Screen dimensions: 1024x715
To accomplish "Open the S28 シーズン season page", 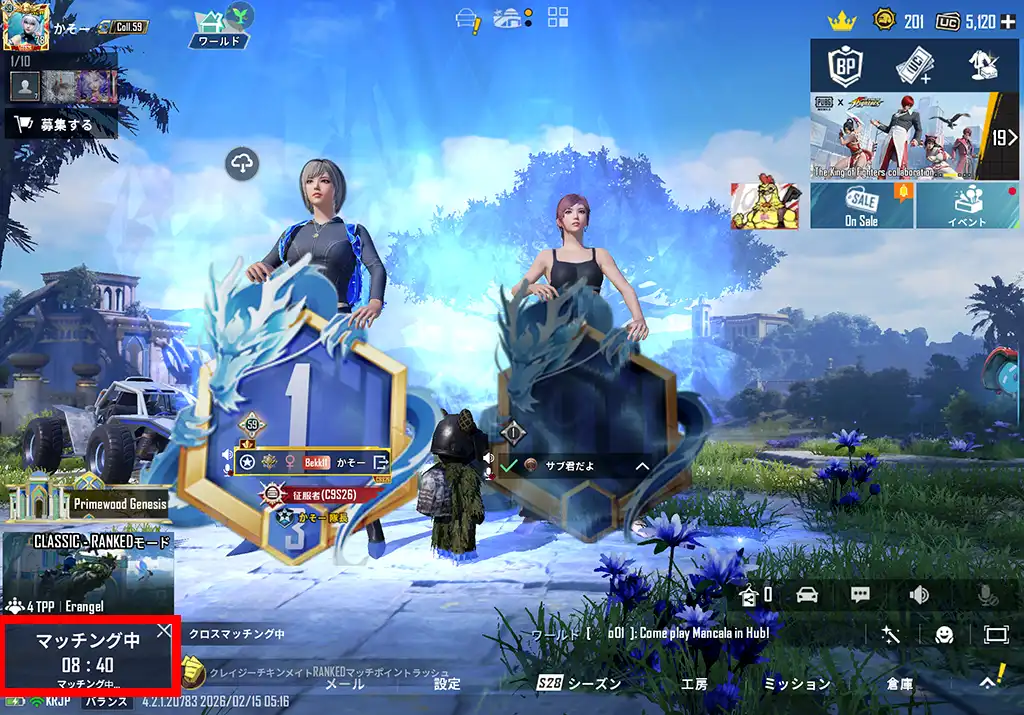I will (579, 684).
